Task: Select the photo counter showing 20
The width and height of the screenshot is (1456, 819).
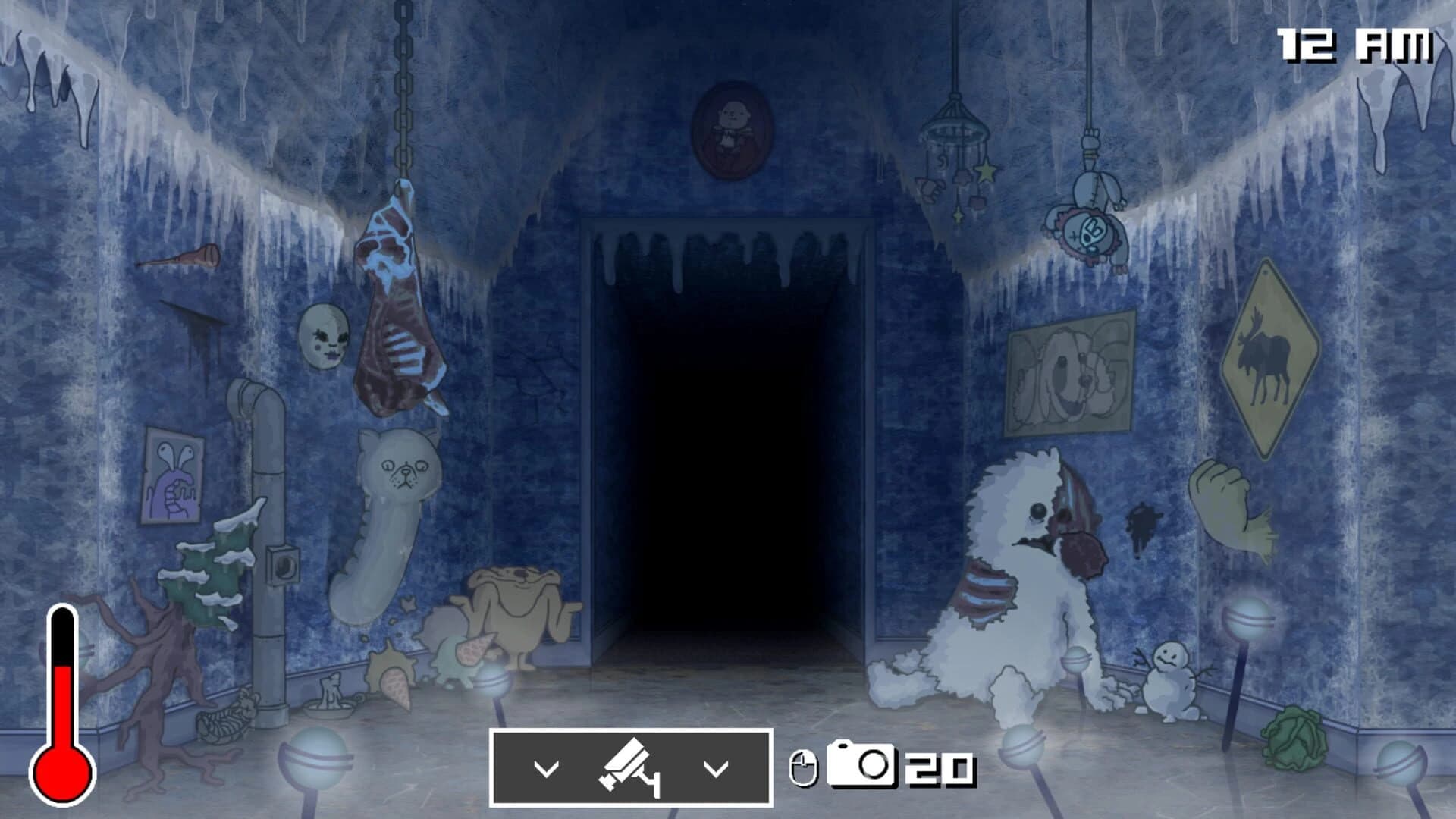Action: click(x=937, y=768)
